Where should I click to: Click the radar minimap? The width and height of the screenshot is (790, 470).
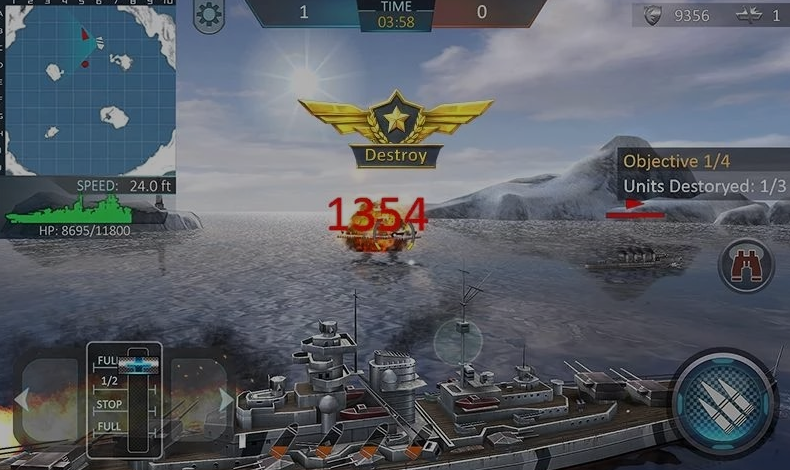coord(88,88)
